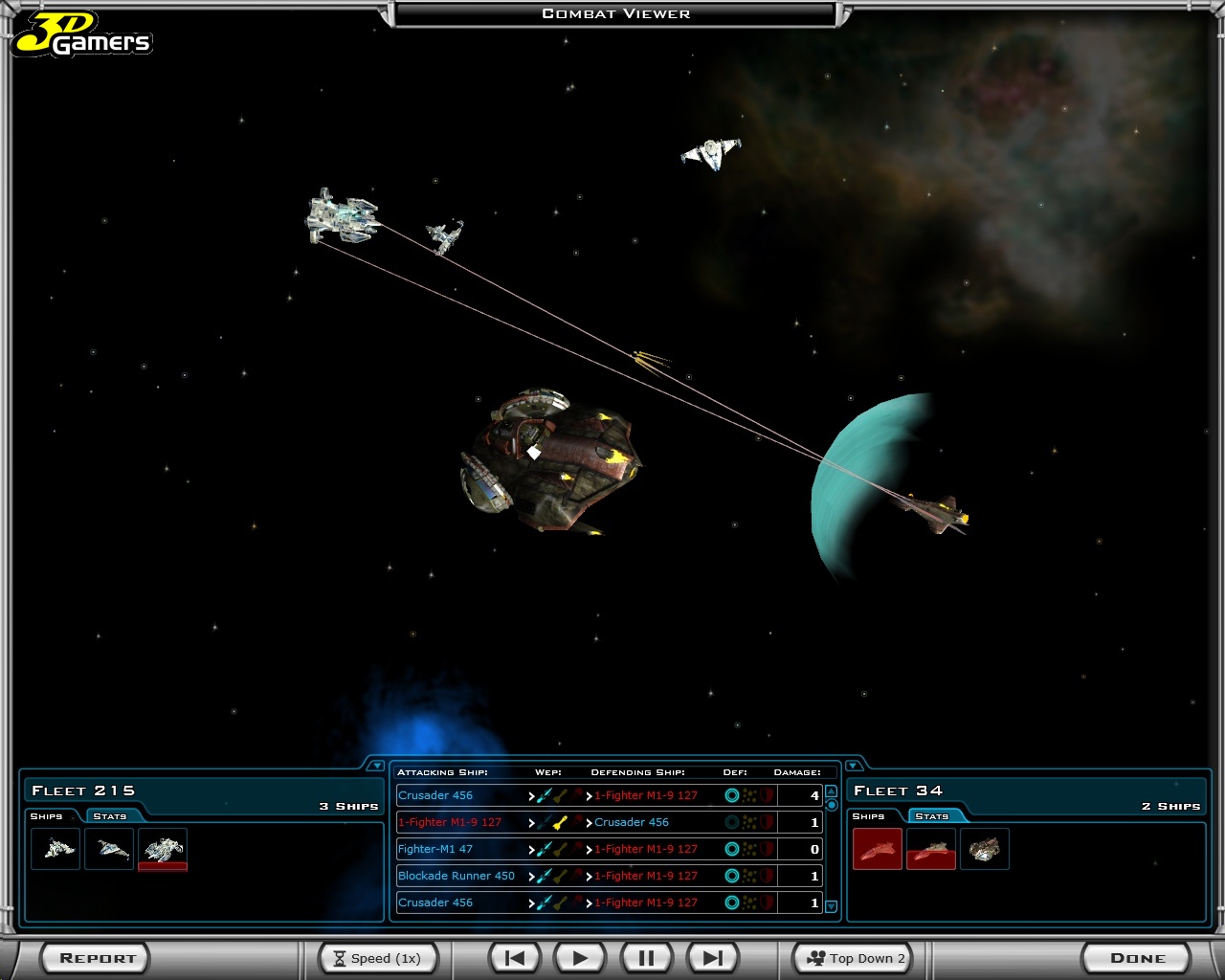1225x980 pixels.
Task: Click Done to exit the Combat Viewer
Action: point(1137,957)
